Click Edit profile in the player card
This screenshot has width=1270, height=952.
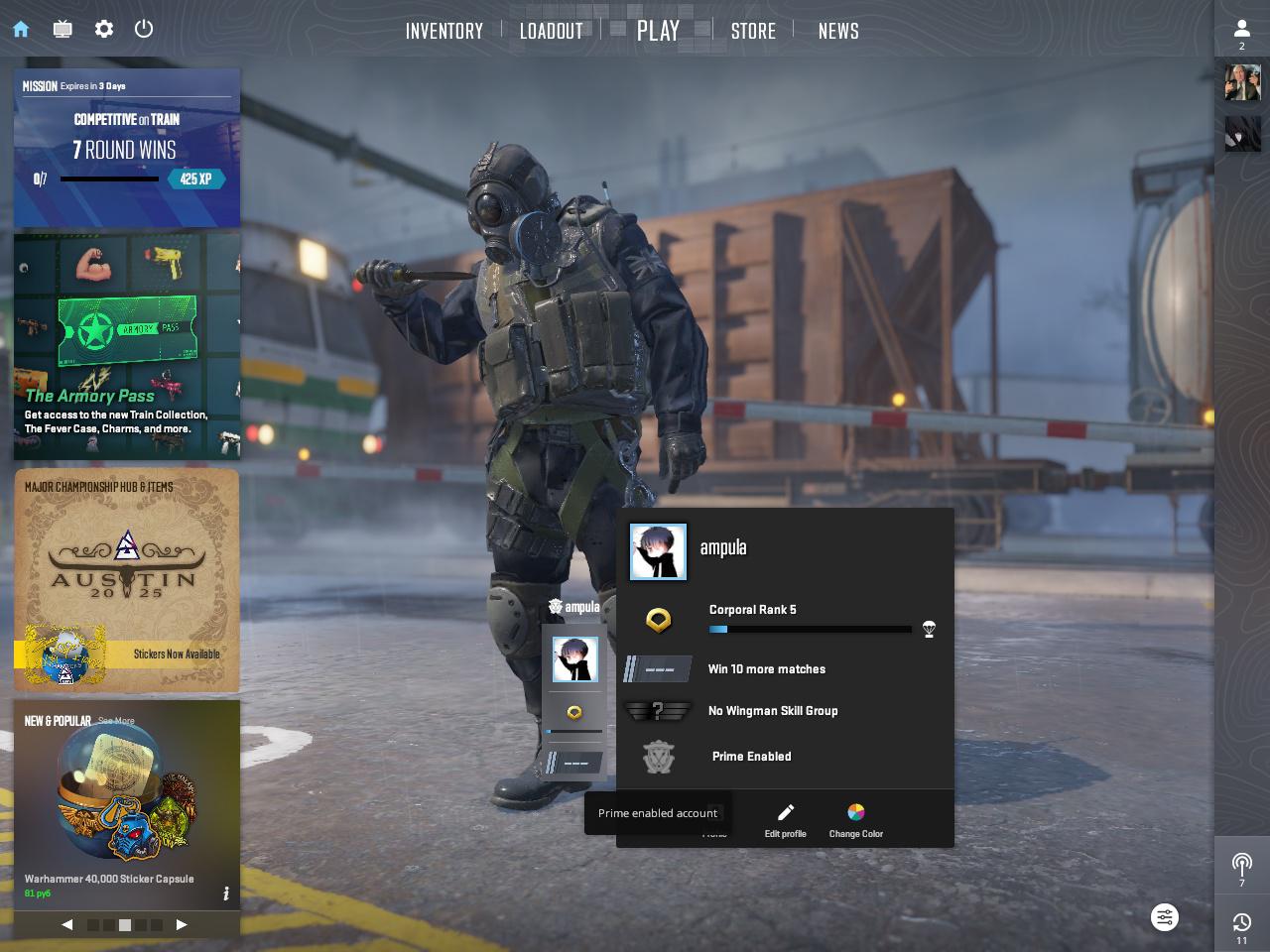point(785,820)
